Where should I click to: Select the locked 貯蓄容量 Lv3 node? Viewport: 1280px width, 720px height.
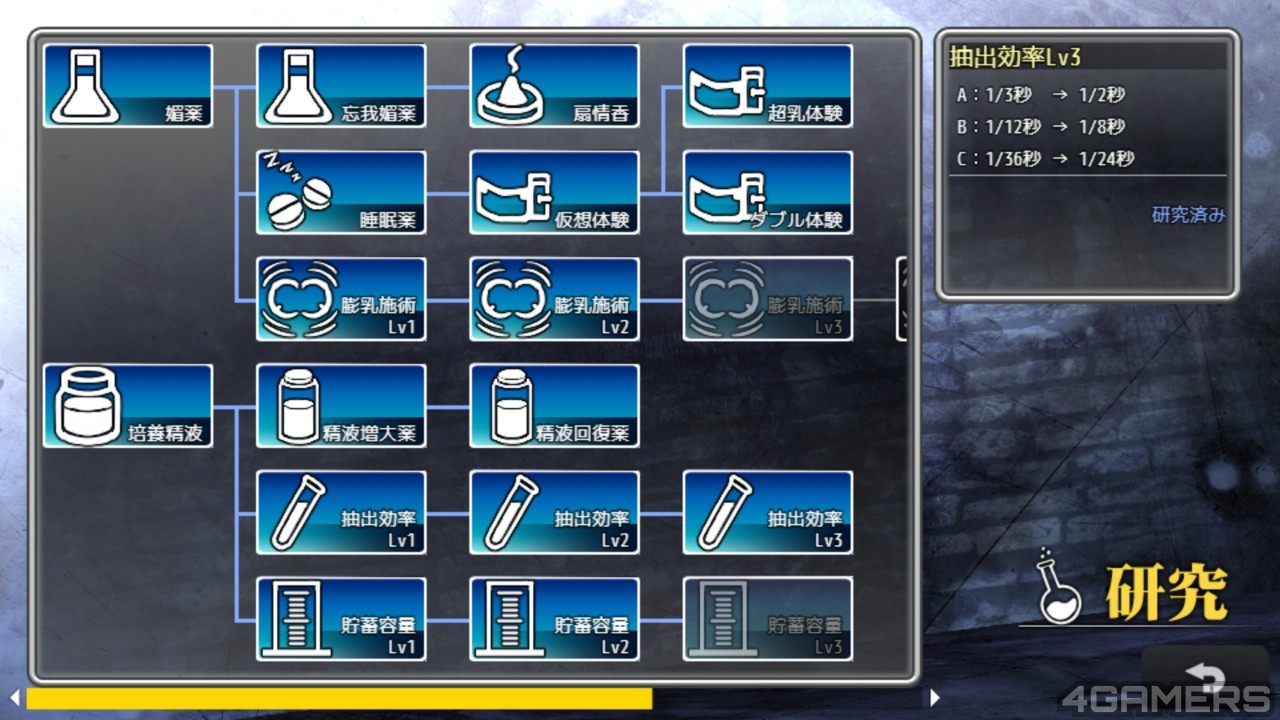(767, 619)
